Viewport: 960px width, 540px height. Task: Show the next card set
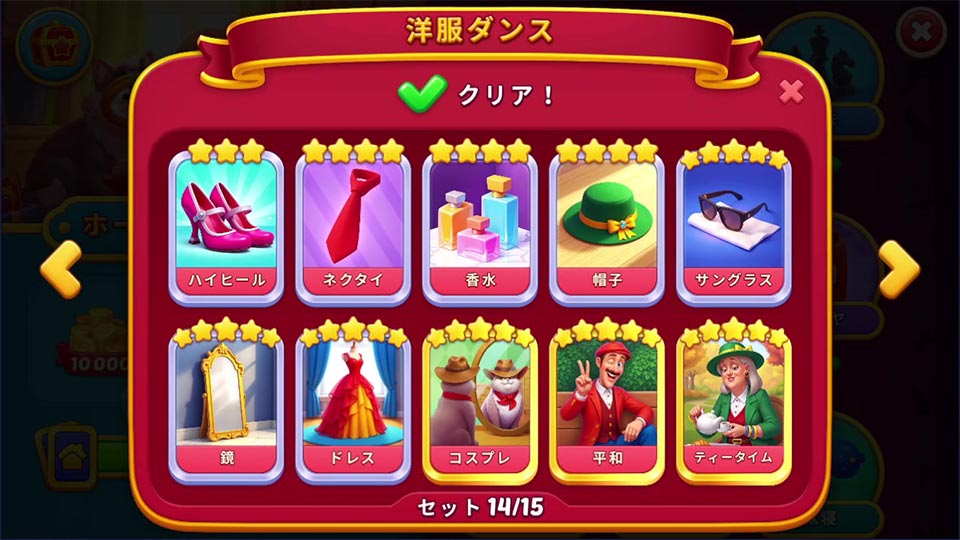pyautogui.click(x=899, y=268)
